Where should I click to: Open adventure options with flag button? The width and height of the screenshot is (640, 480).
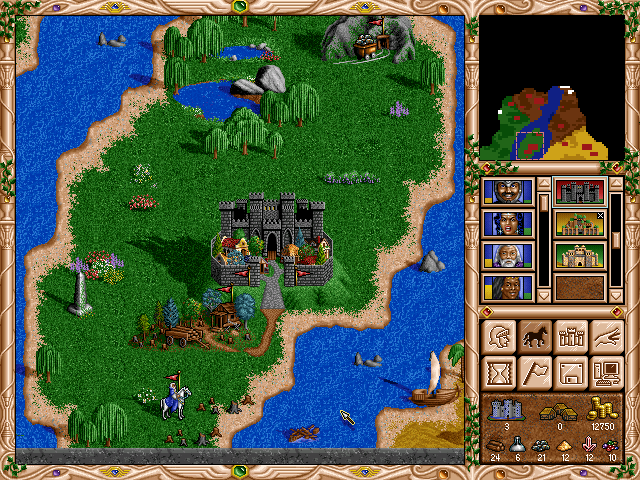[534, 373]
